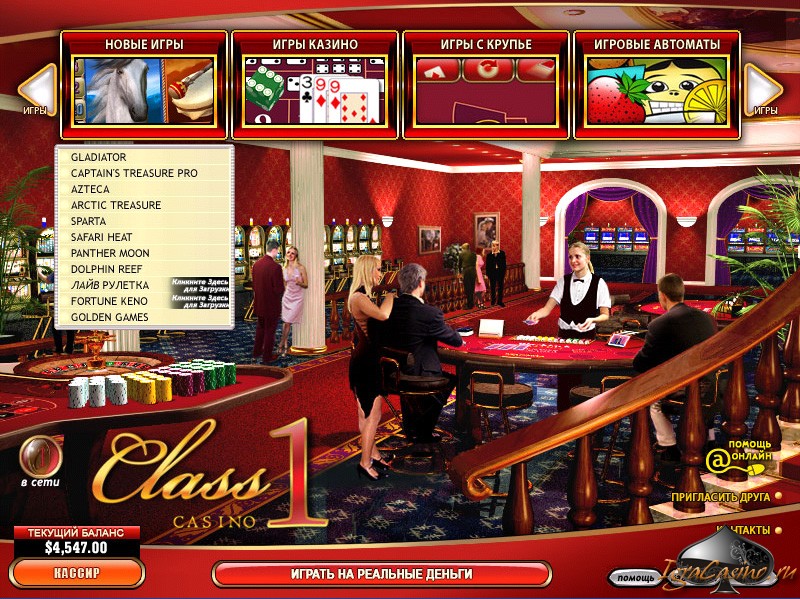Select Azteca in the list
800x599 pixels.
point(91,189)
